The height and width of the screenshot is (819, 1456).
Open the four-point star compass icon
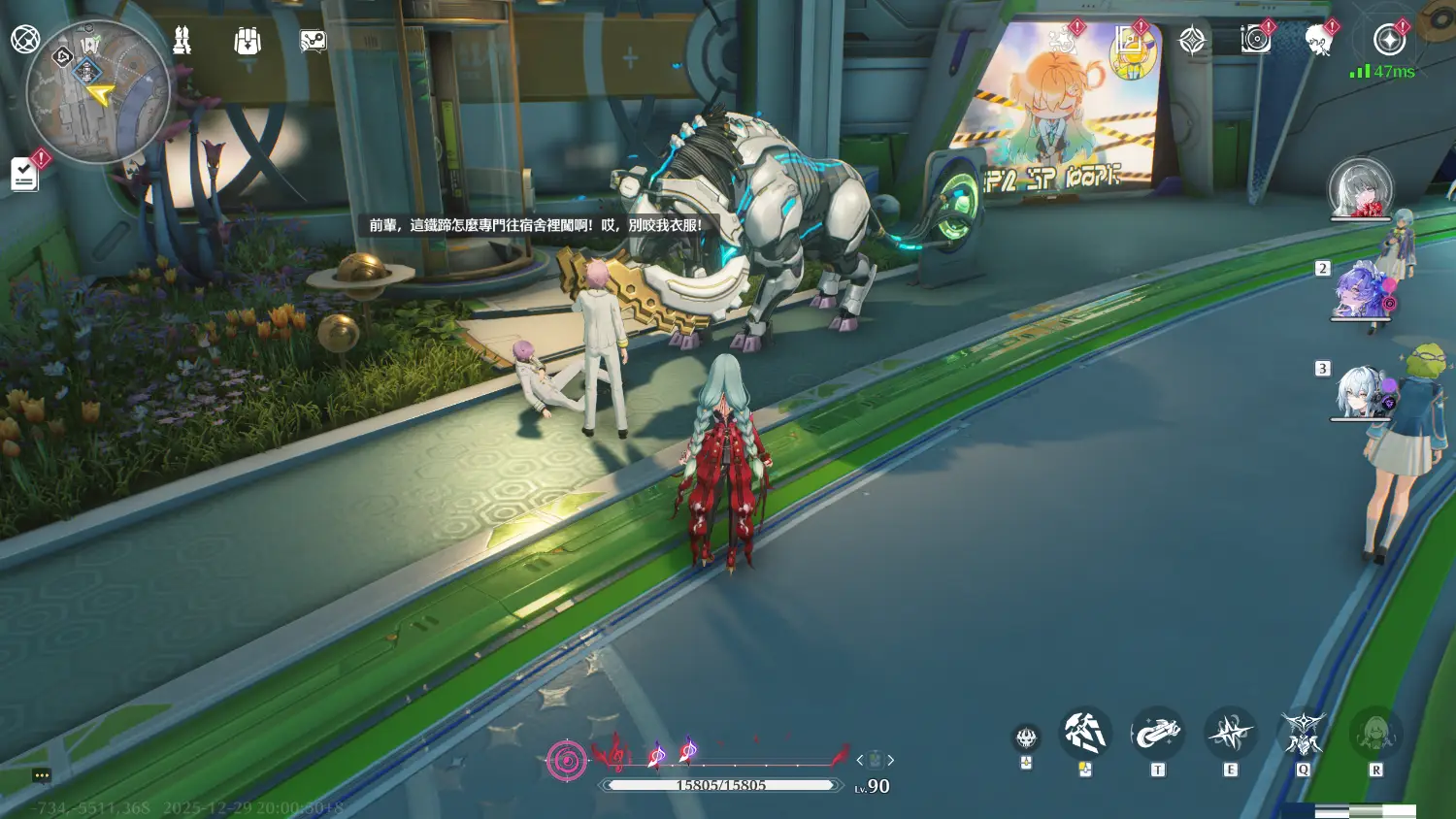coord(1192,40)
